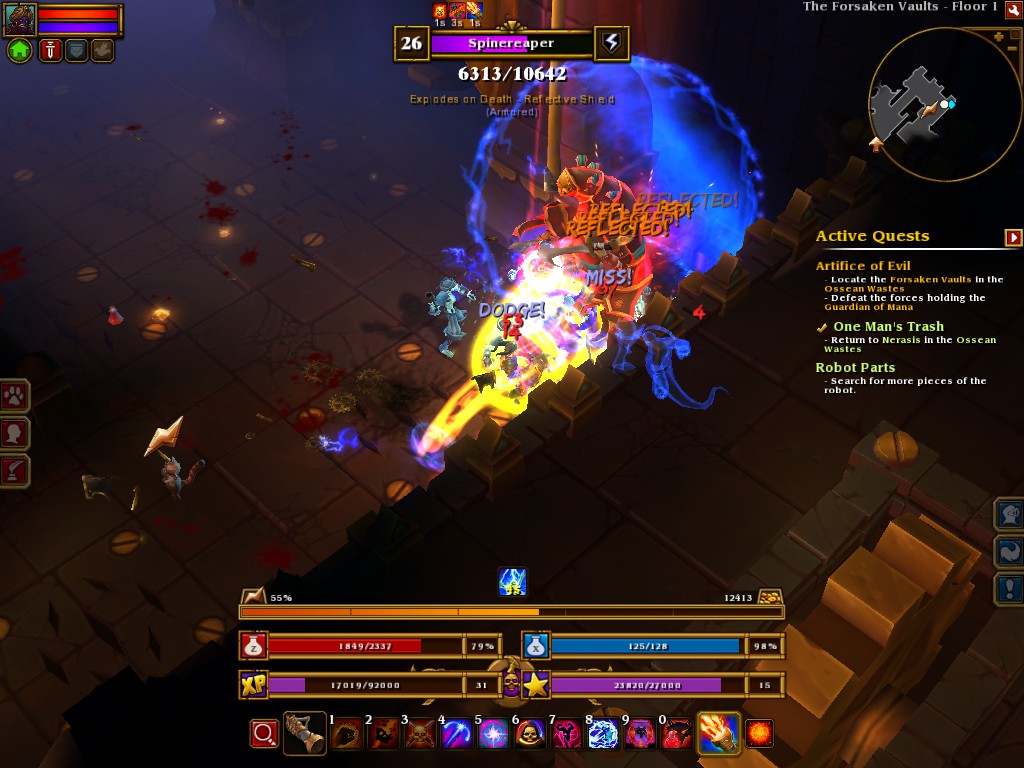Open the wrench settings button
1024x768 pixels.
pyautogui.click(x=1014, y=9)
